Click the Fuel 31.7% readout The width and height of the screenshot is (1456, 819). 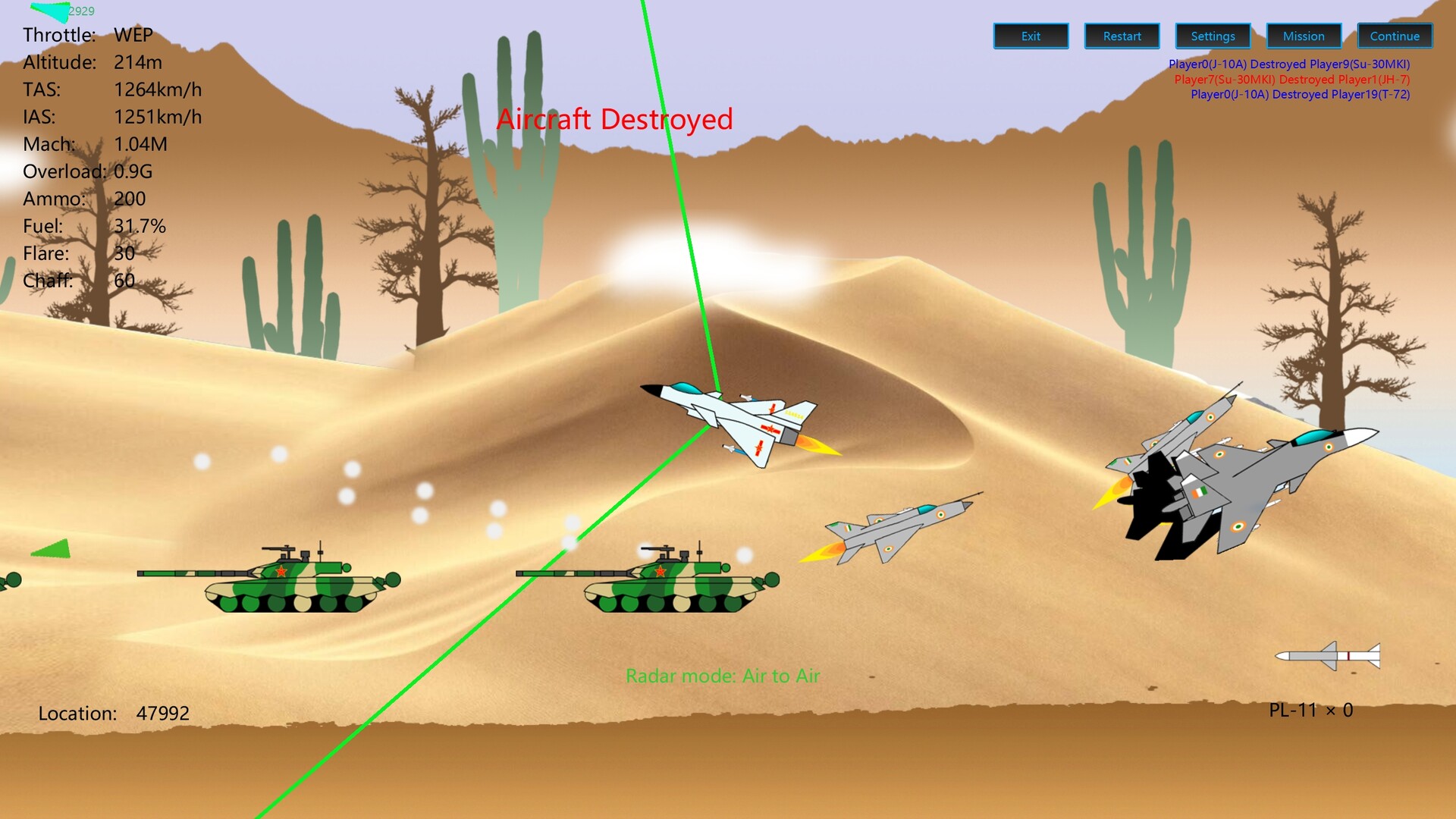coord(95,226)
